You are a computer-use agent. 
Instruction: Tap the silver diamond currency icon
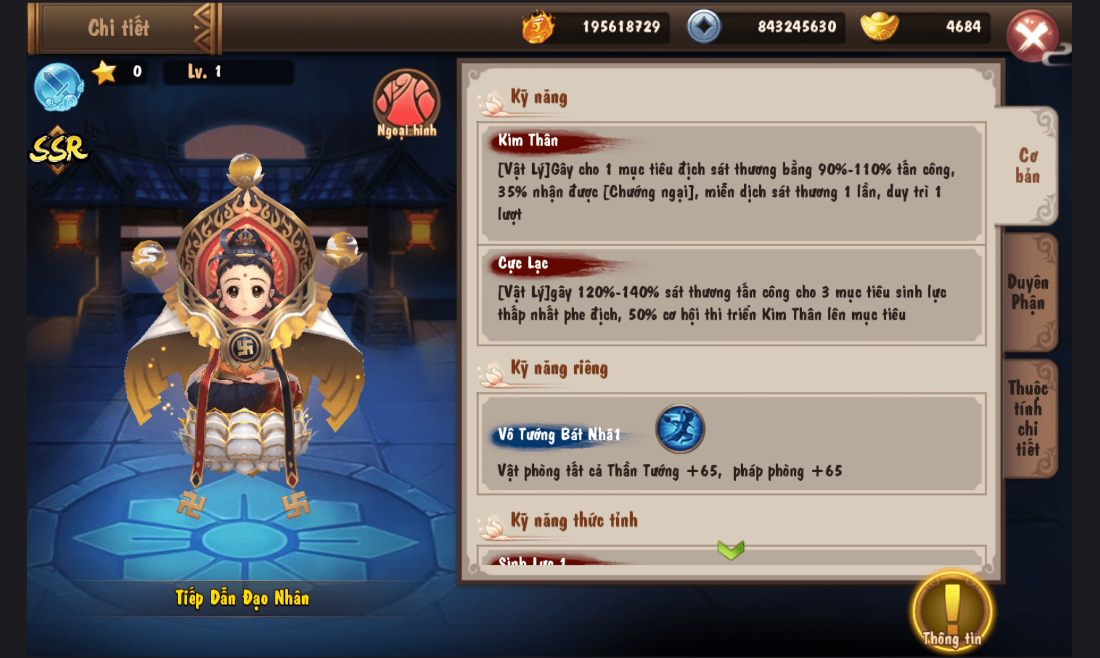coord(704,26)
